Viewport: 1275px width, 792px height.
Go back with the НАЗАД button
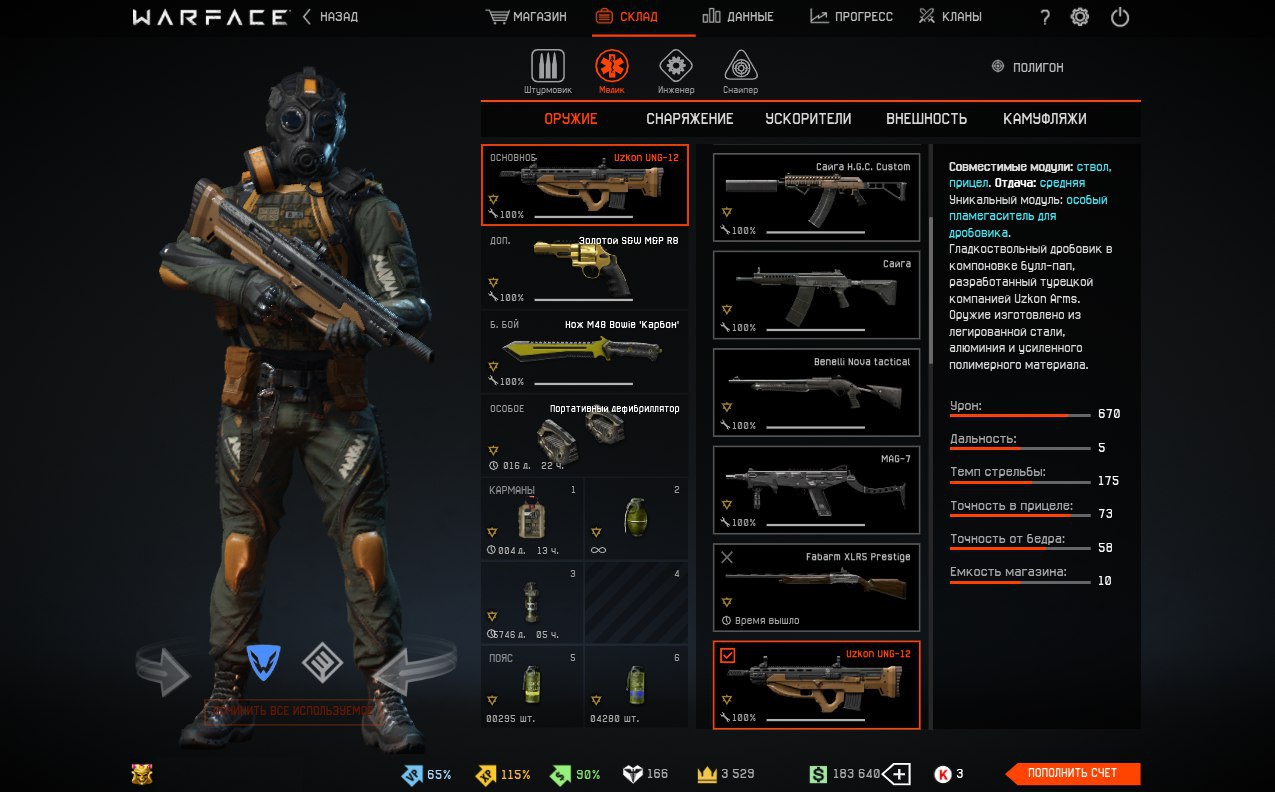pyautogui.click(x=330, y=17)
